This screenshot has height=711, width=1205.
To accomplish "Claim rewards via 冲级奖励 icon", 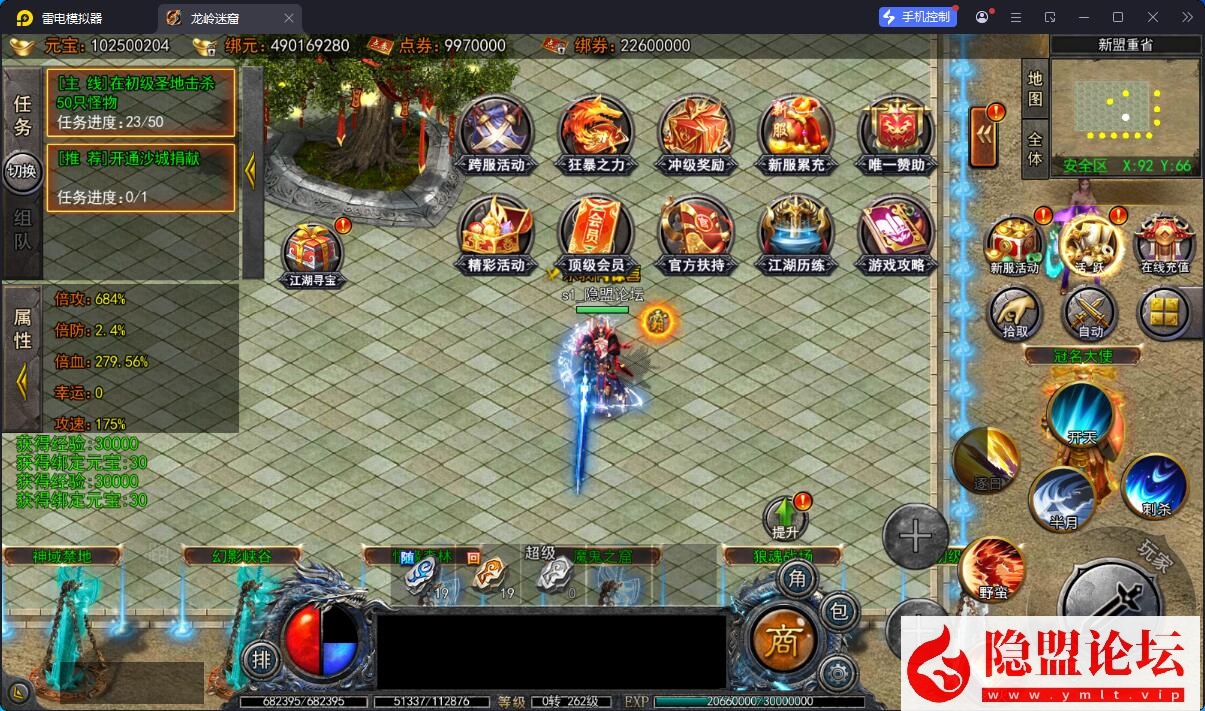I will 696,134.
